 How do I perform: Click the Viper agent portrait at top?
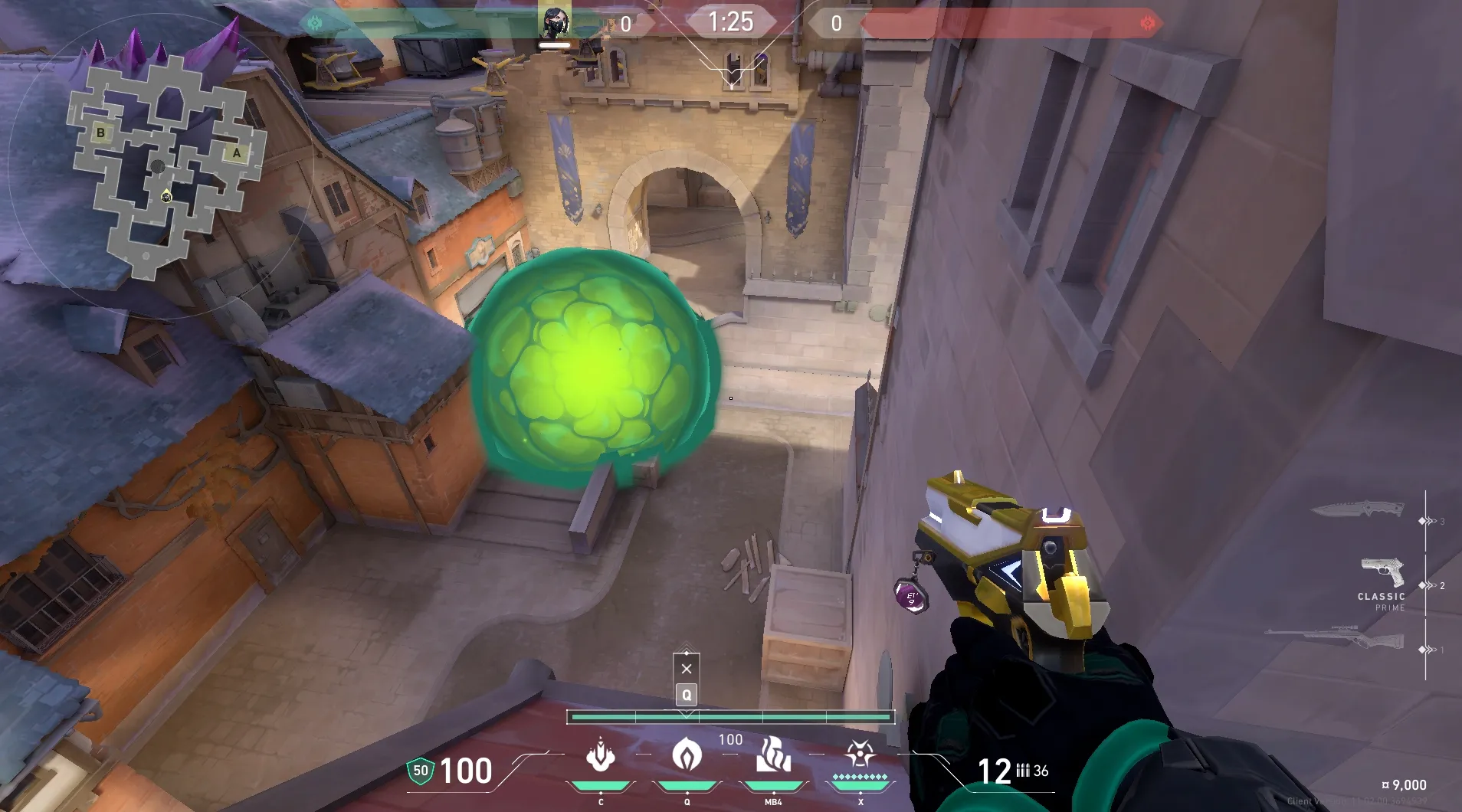pyautogui.click(x=555, y=24)
